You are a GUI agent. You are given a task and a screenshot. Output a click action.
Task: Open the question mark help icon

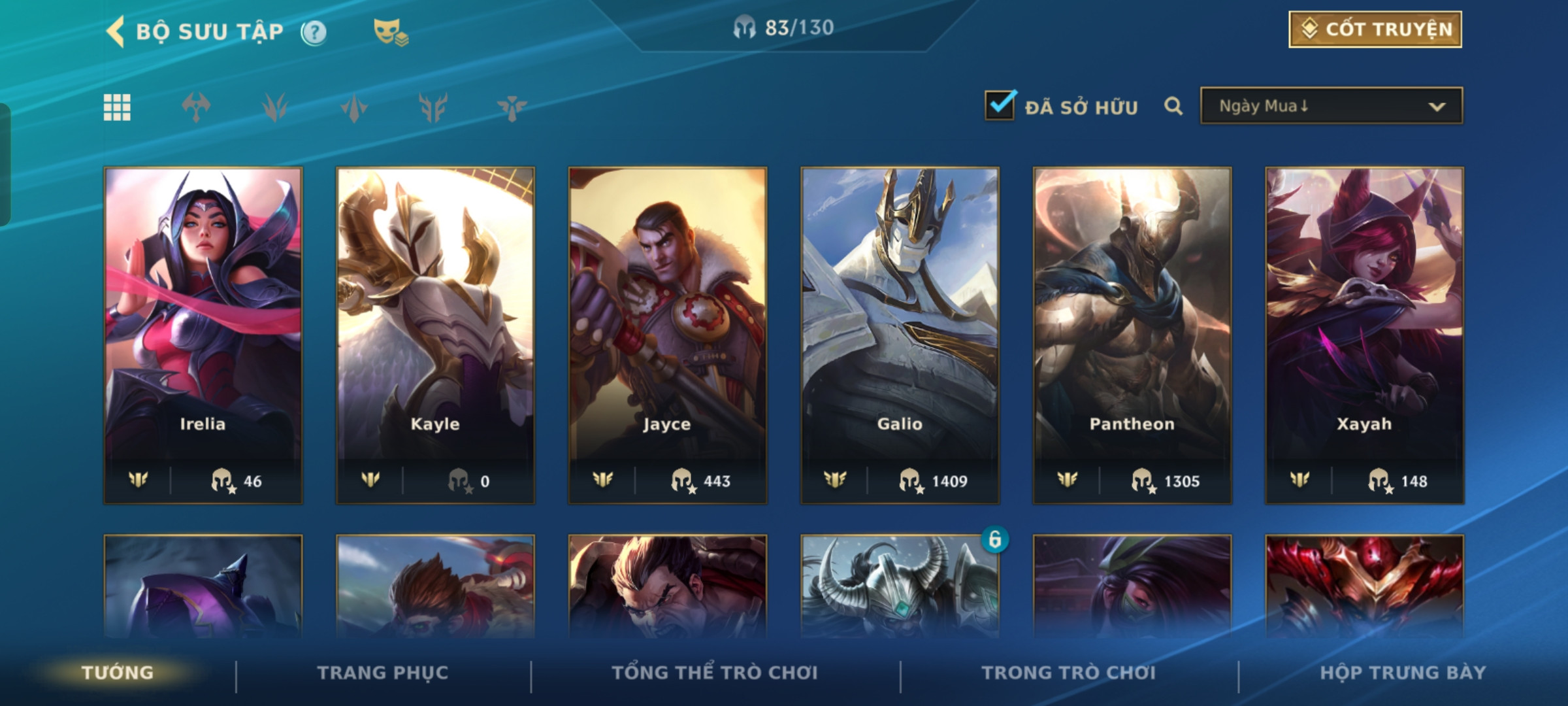coord(314,32)
